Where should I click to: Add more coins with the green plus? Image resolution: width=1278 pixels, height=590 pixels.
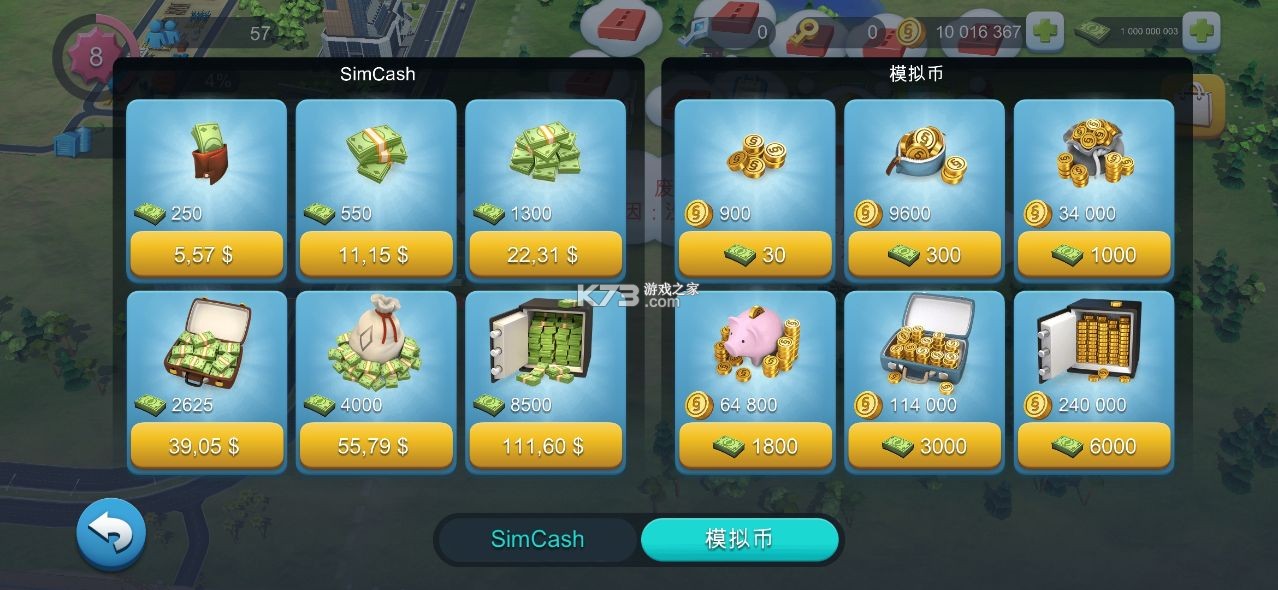[x=1045, y=31]
